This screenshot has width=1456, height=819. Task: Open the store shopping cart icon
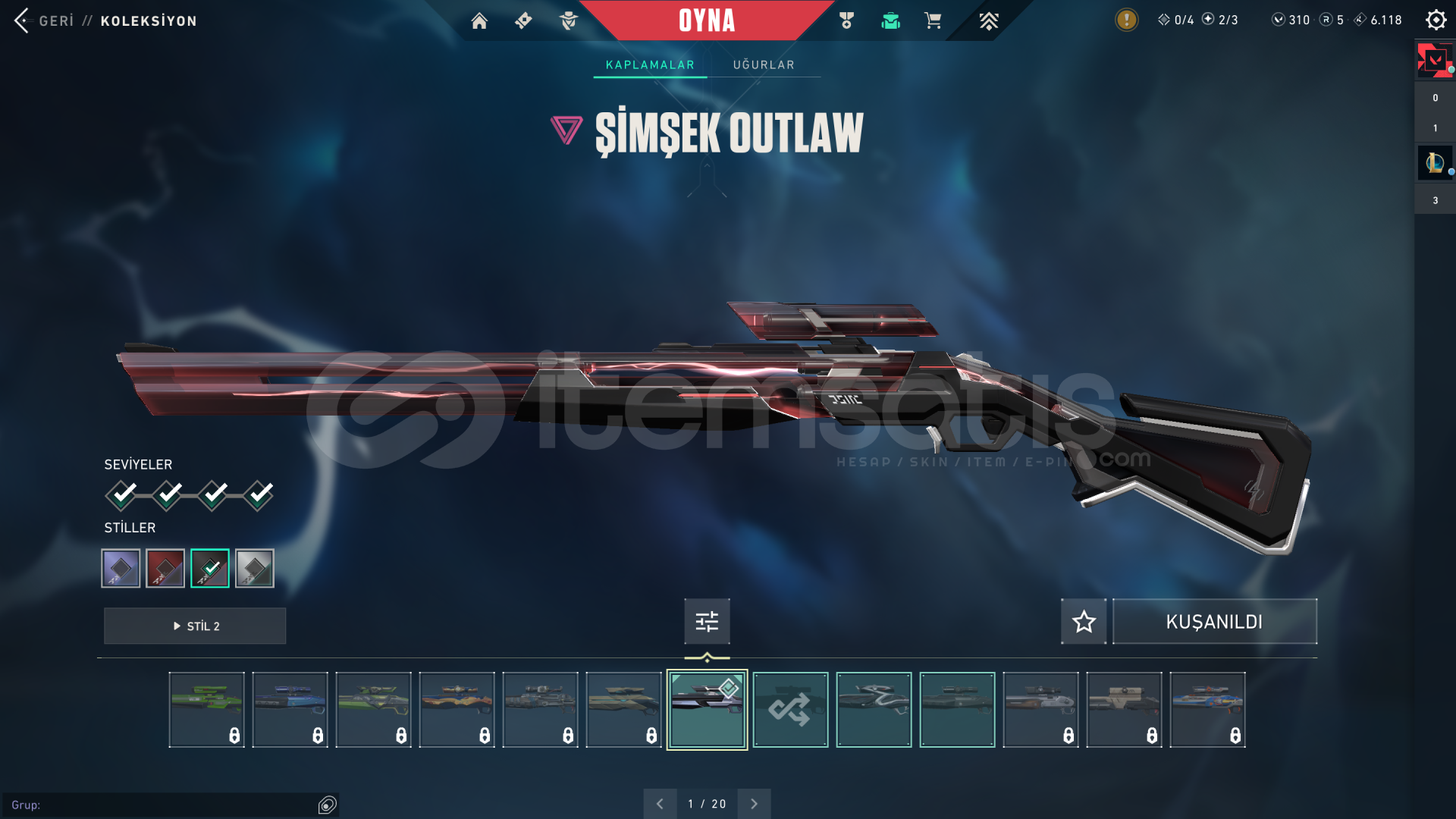pos(933,20)
